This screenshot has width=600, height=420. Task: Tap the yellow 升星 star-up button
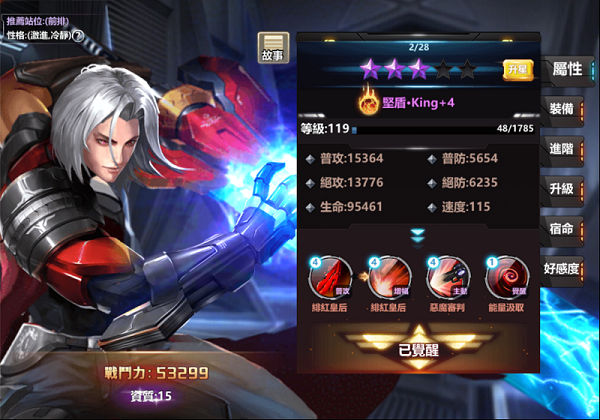pyautogui.click(x=516, y=70)
